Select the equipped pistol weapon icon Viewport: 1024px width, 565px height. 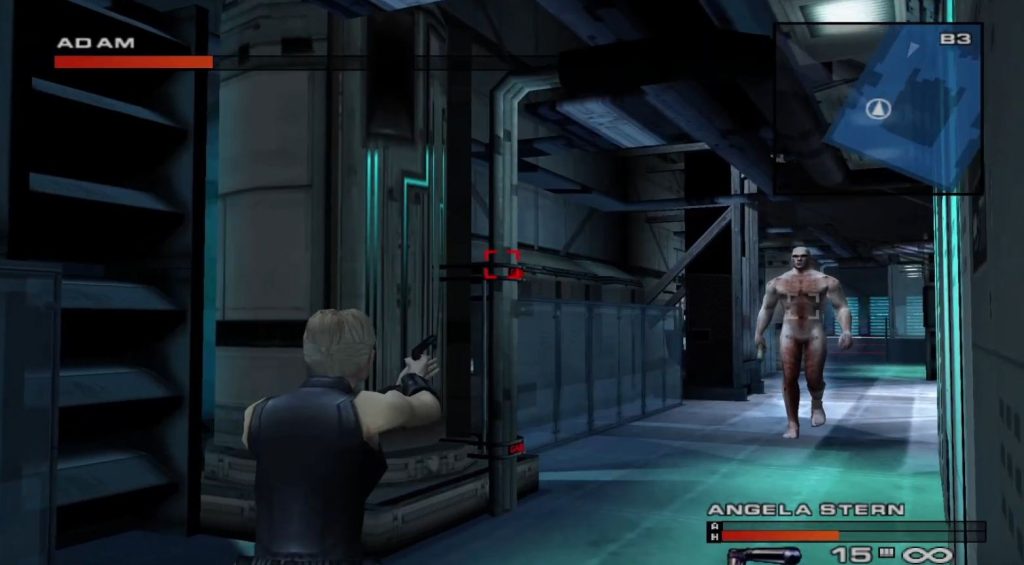pos(763,555)
